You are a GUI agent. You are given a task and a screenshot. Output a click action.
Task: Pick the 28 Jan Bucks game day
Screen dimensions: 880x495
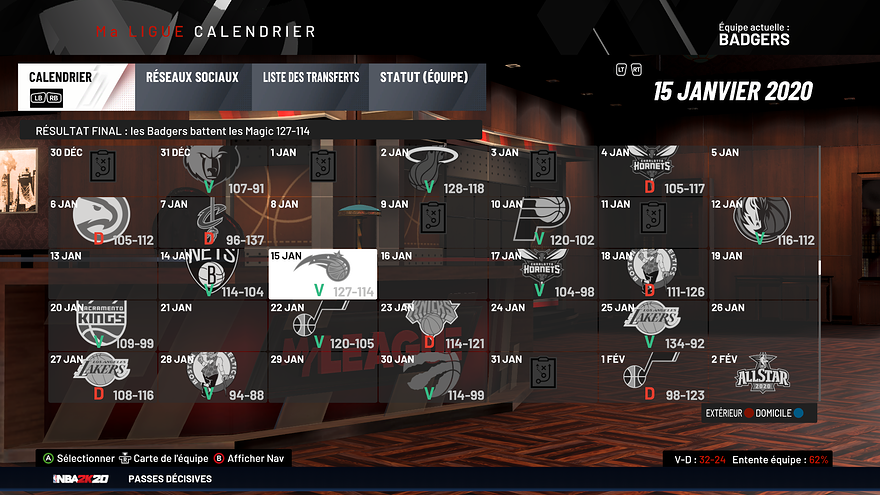tap(213, 376)
